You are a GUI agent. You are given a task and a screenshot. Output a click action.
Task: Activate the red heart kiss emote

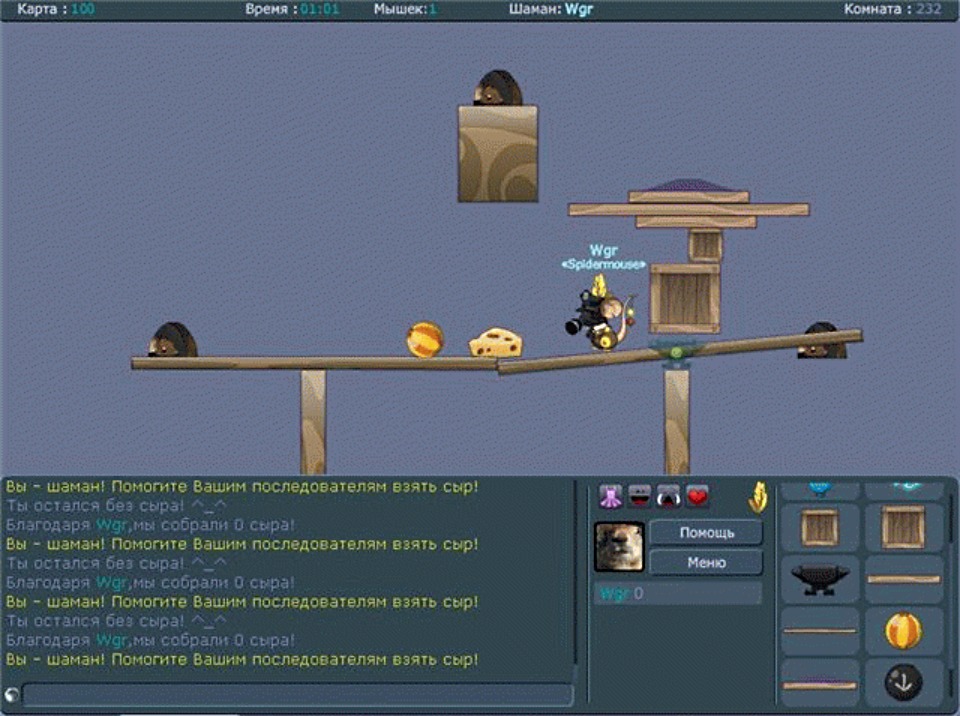pyautogui.click(x=697, y=496)
